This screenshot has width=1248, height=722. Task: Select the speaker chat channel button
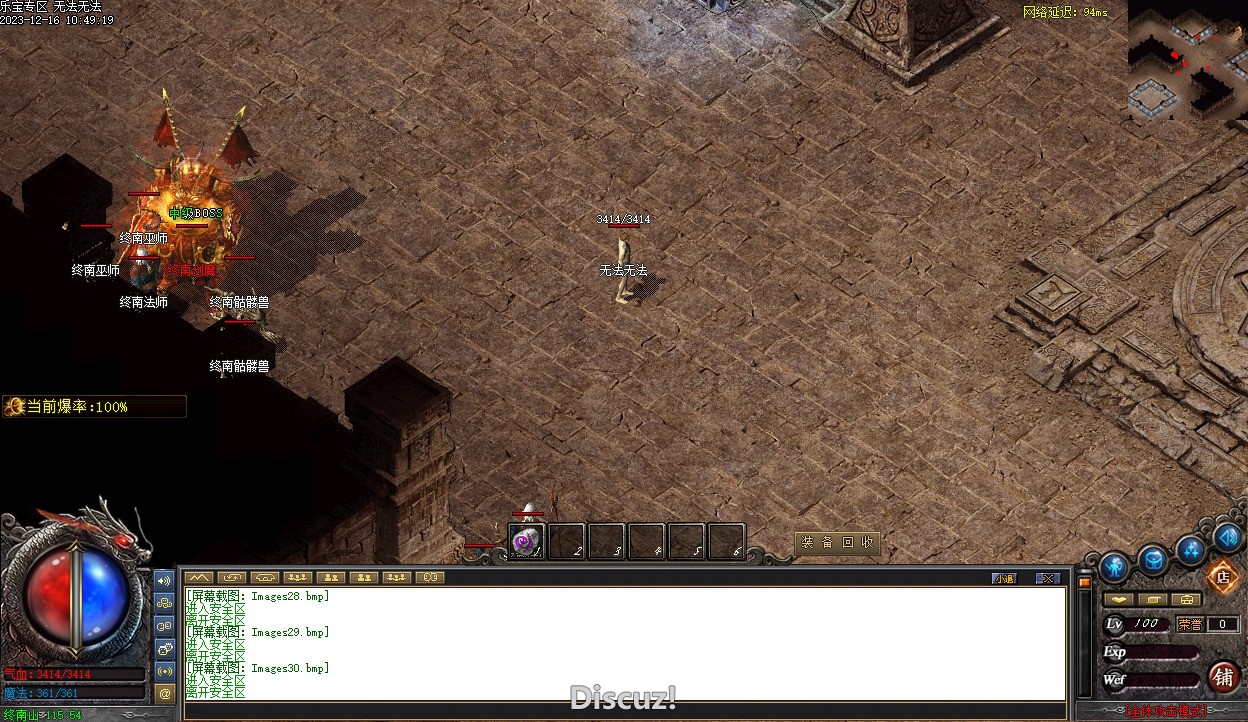165,580
